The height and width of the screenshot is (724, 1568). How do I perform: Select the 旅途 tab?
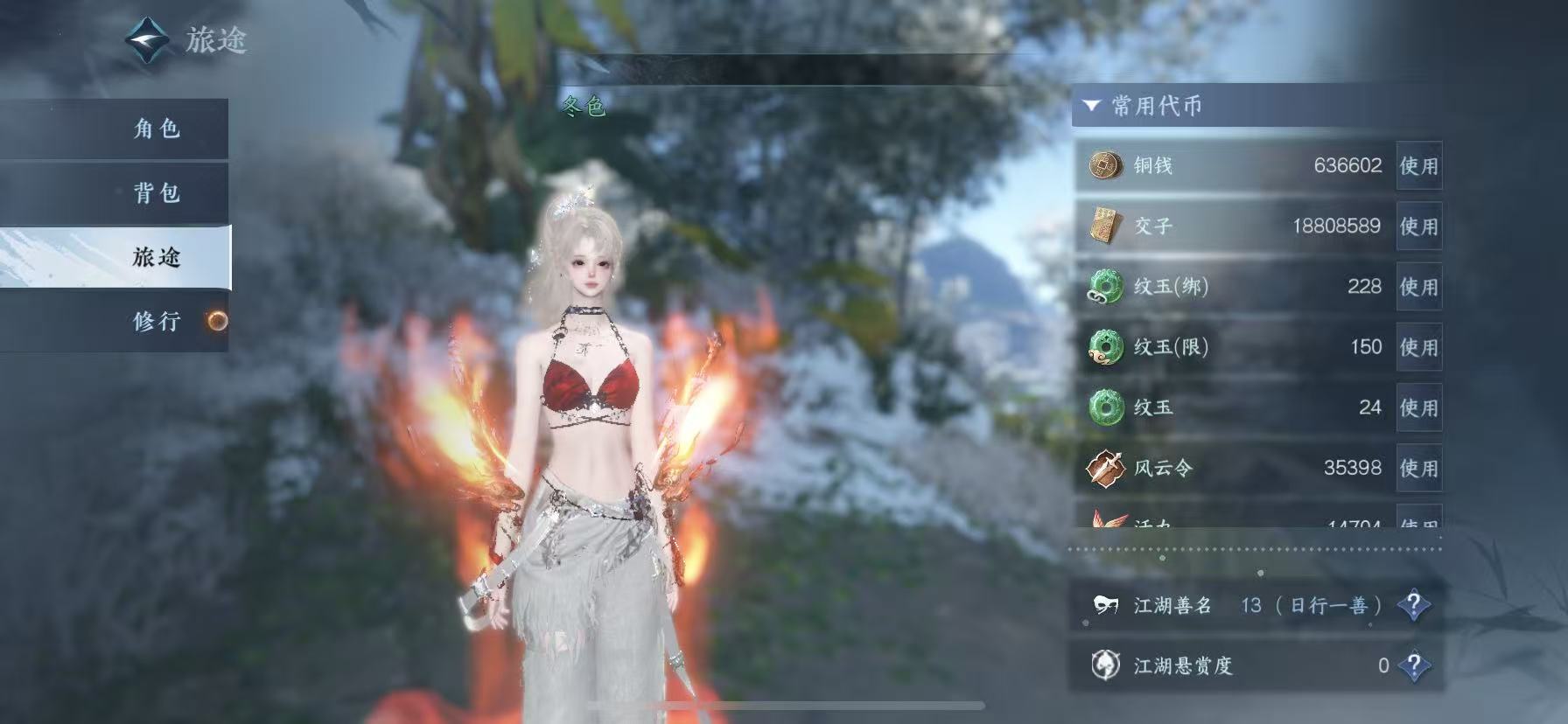(157, 257)
